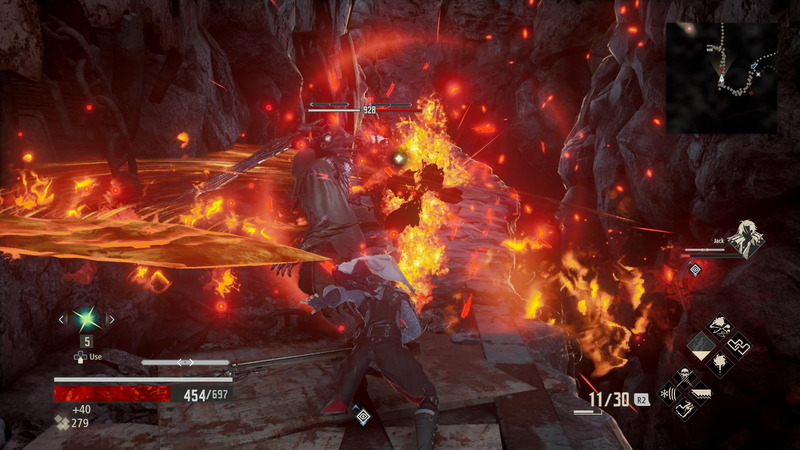
Task: Open the minimap in the corner
Action: click(721, 77)
